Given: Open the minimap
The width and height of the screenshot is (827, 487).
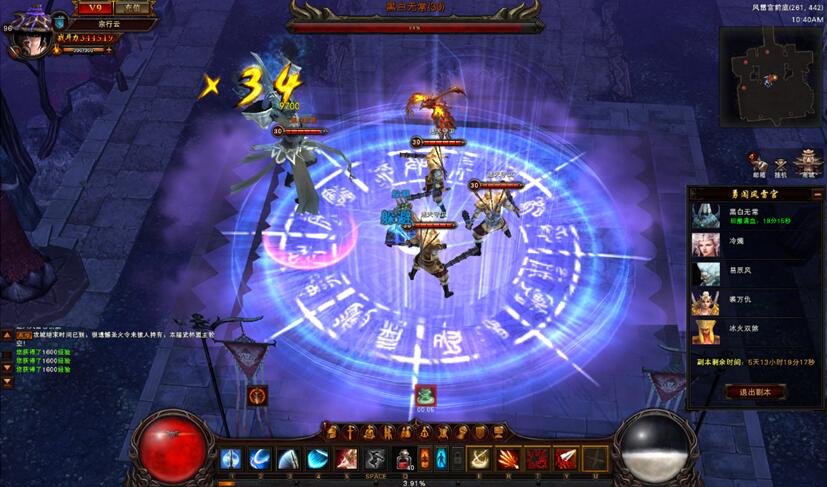Looking at the screenshot, I should pyautogui.click(x=769, y=70).
